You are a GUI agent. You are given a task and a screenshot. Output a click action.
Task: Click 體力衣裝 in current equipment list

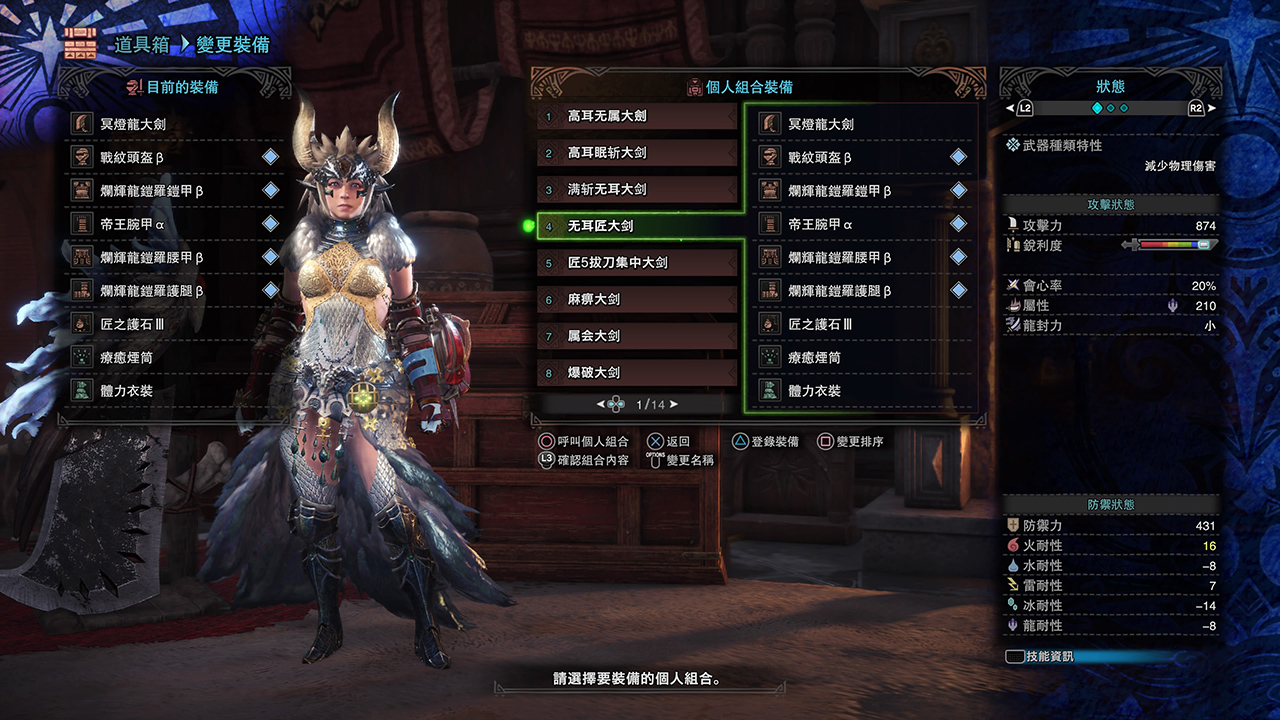pyautogui.click(x=172, y=391)
